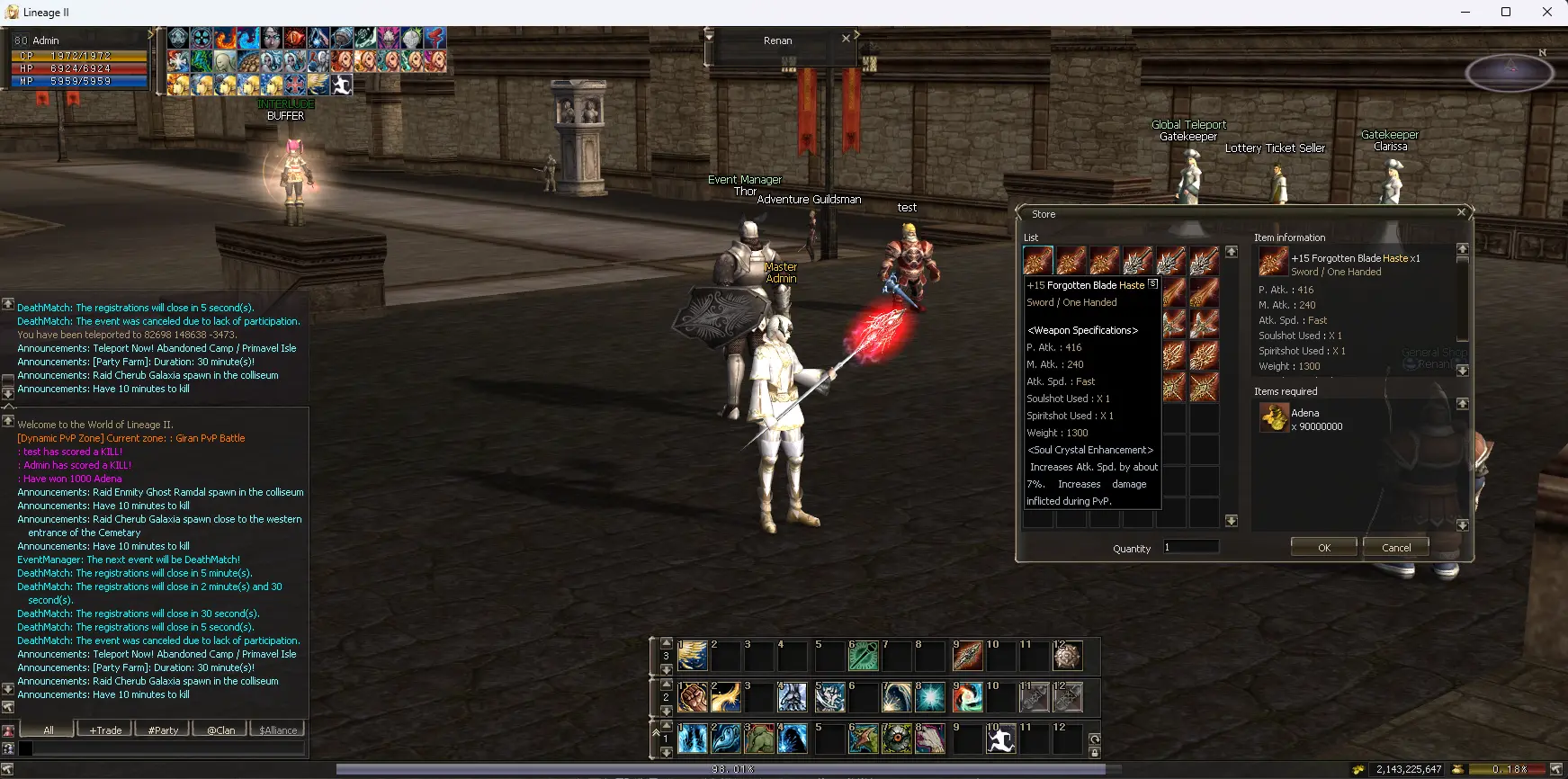Activate the clenched fist skill
The height and width of the screenshot is (779, 1568).
click(x=693, y=697)
